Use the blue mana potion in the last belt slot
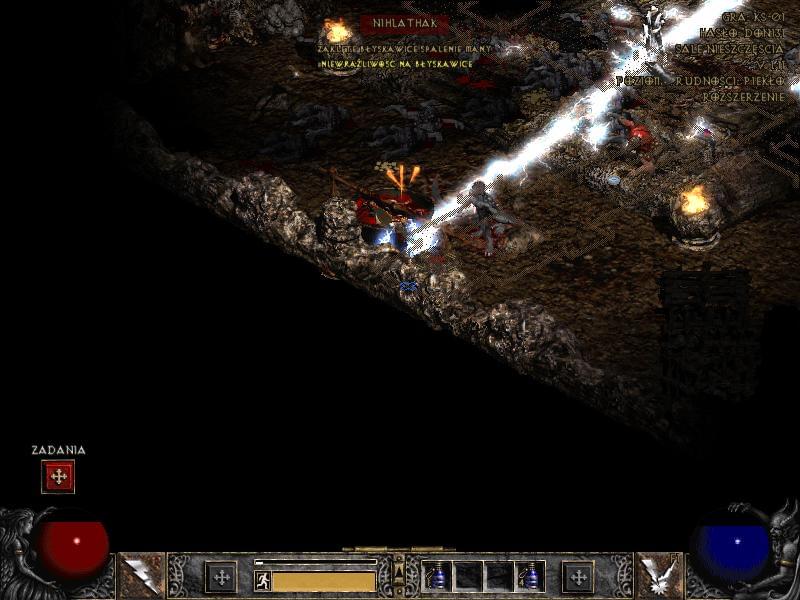Image resolution: width=800 pixels, height=600 pixels. click(x=530, y=576)
